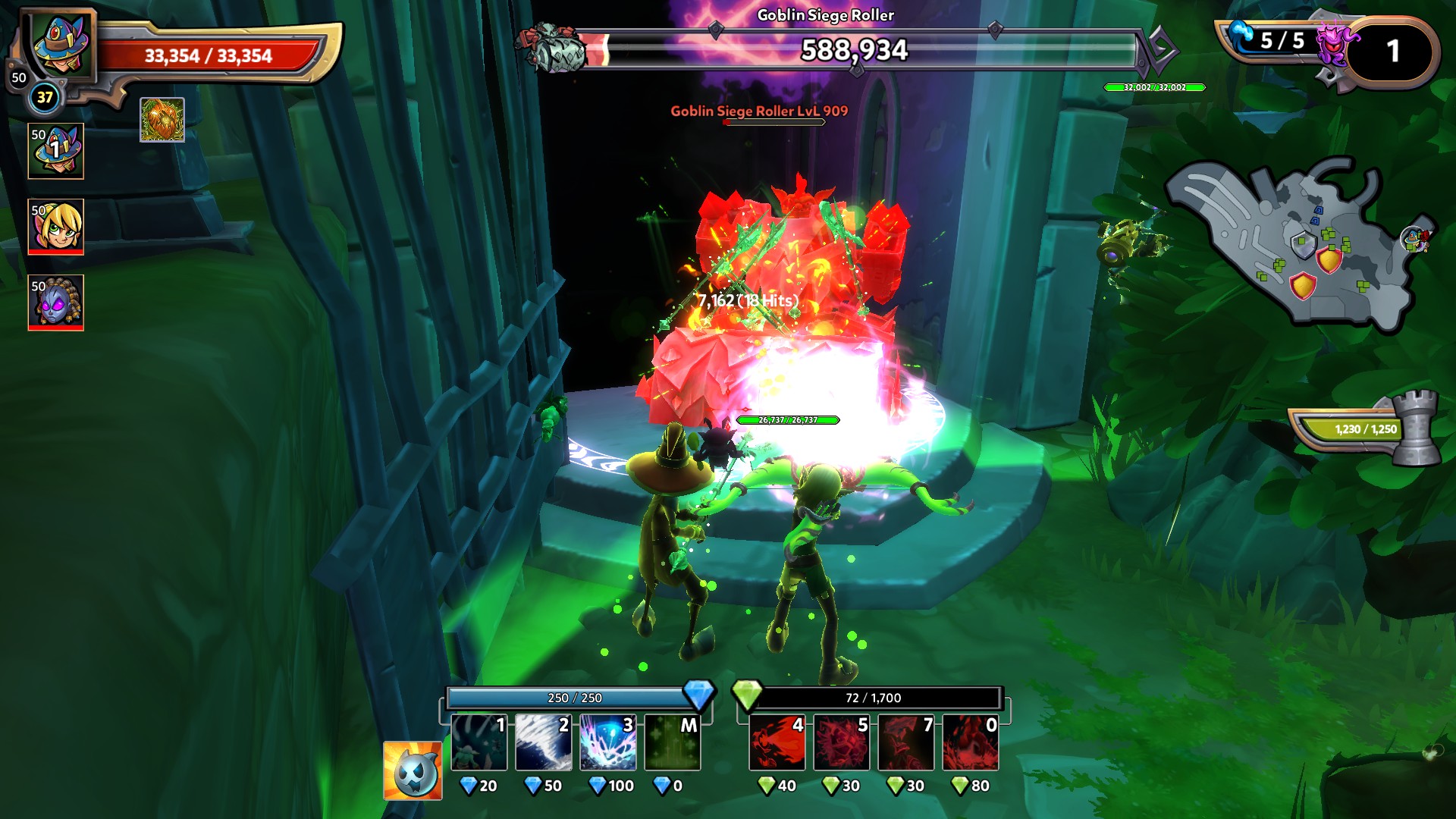This screenshot has height=819, width=1456.
Task: Choose the defense in slot 5
Action: pos(842,742)
